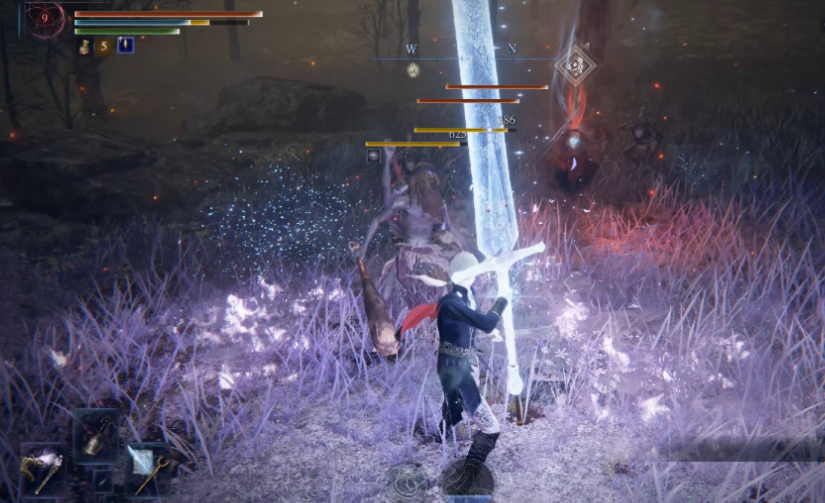Click the status icon beside the enemy bar
The height and width of the screenshot is (503, 825).
(373, 155)
